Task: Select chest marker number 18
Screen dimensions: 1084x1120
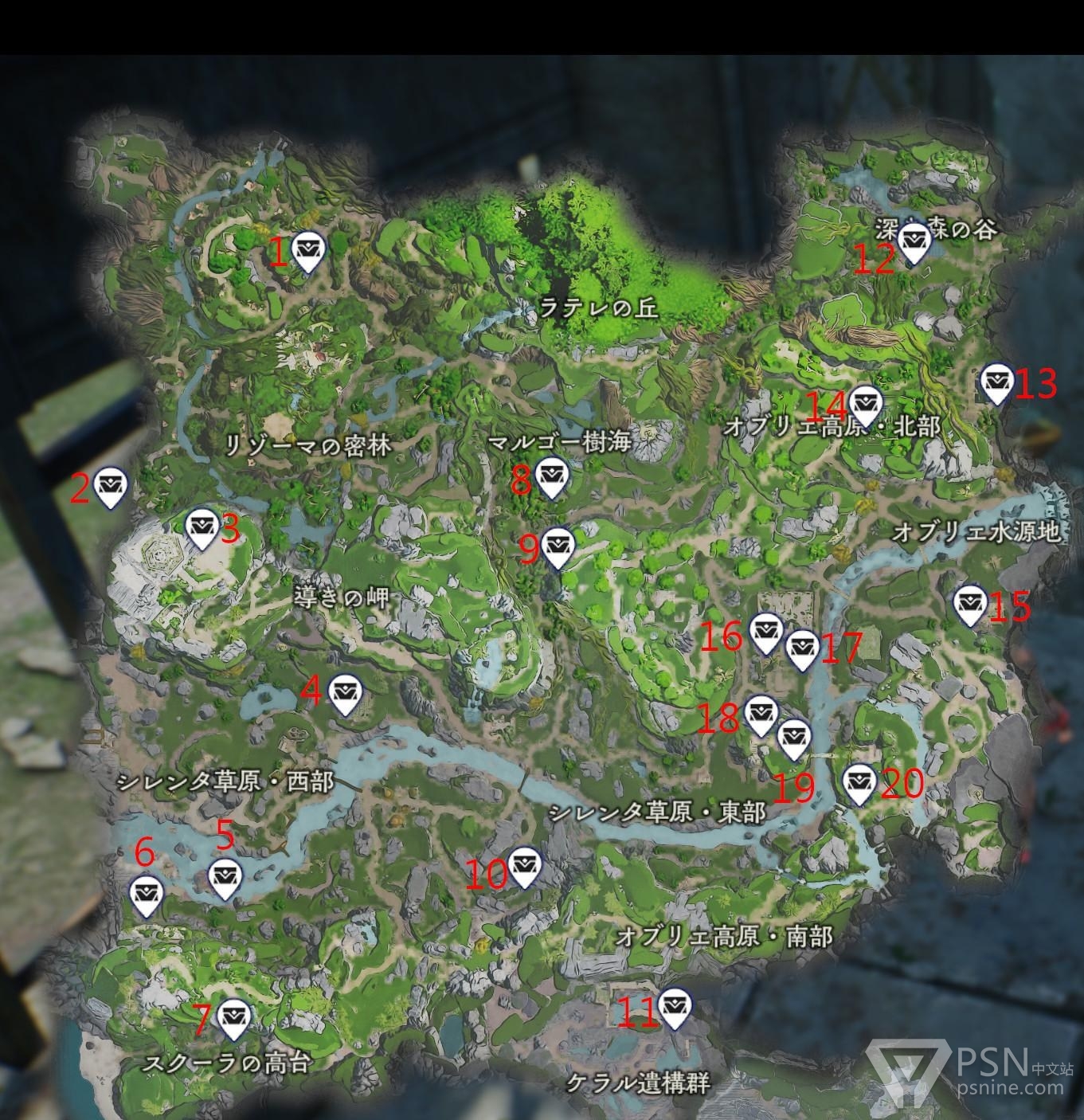Action: (761, 715)
